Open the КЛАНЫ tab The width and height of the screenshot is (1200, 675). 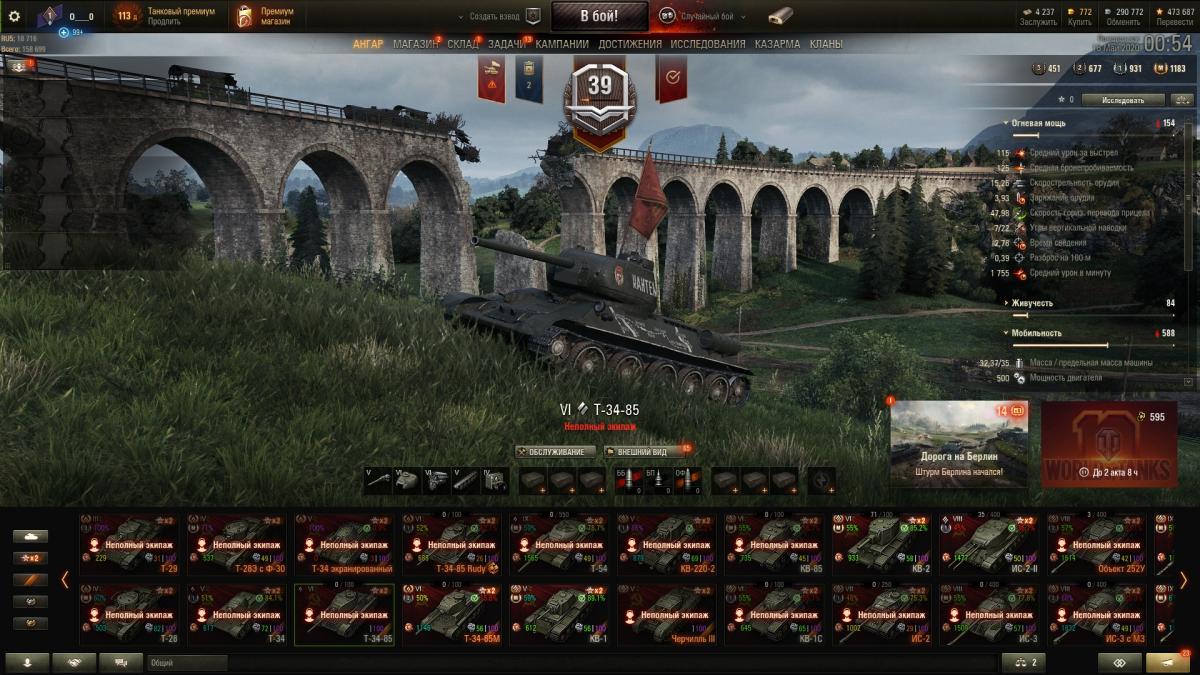[825, 45]
